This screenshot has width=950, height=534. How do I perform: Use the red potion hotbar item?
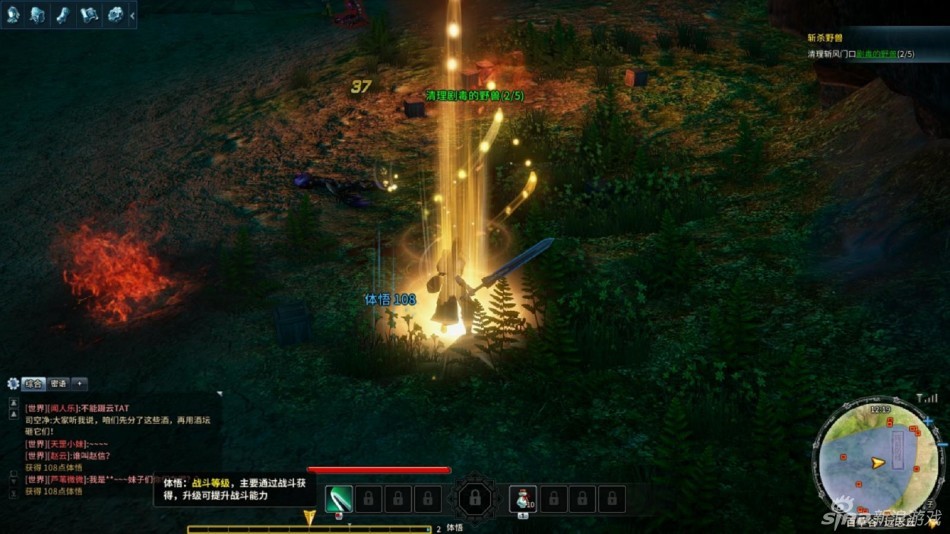522,497
